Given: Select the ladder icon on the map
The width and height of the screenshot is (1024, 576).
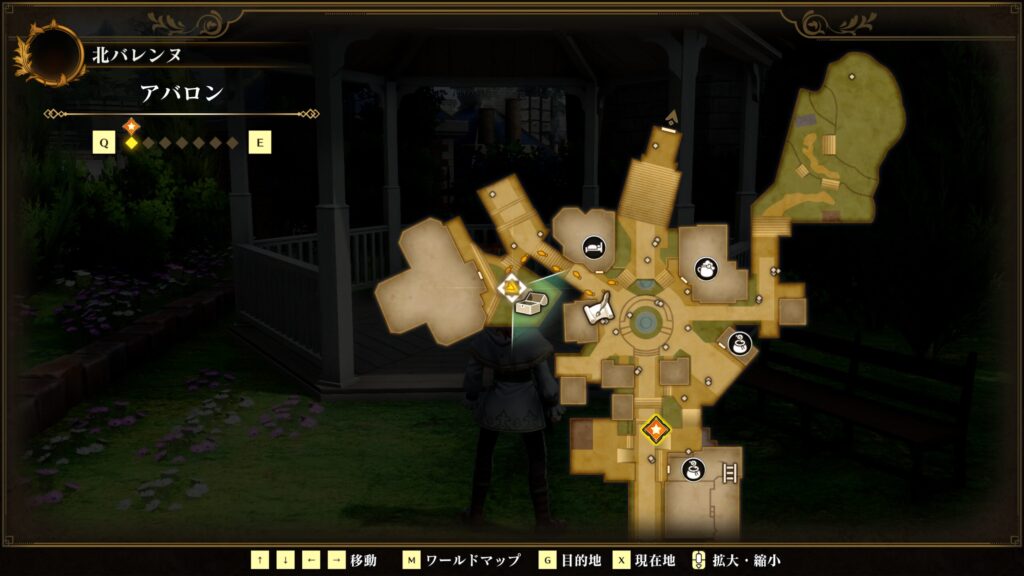Looking at the screenshot, I should point(730,472).
